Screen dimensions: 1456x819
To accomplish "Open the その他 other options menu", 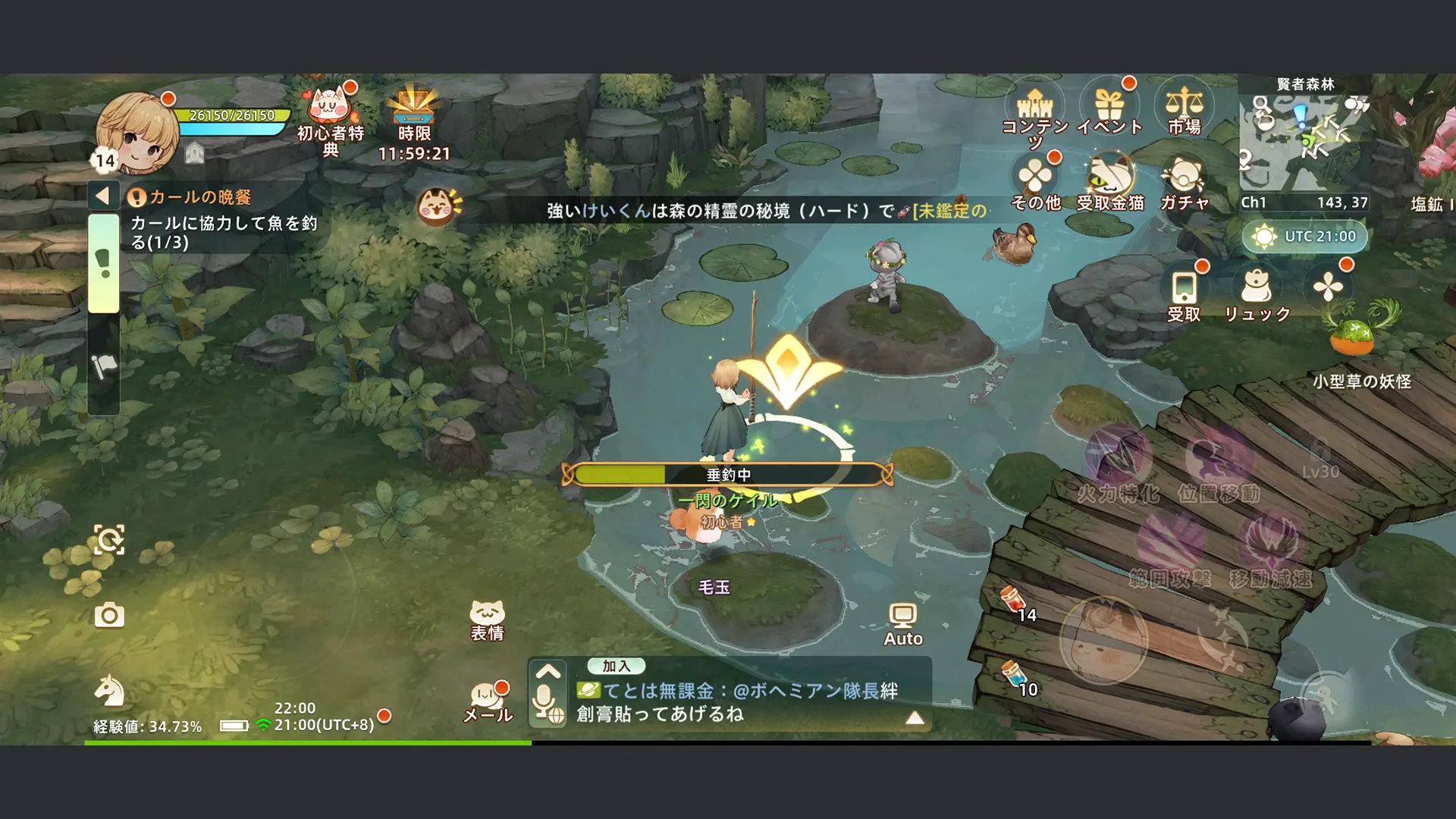I will [x=1036, y=176].
